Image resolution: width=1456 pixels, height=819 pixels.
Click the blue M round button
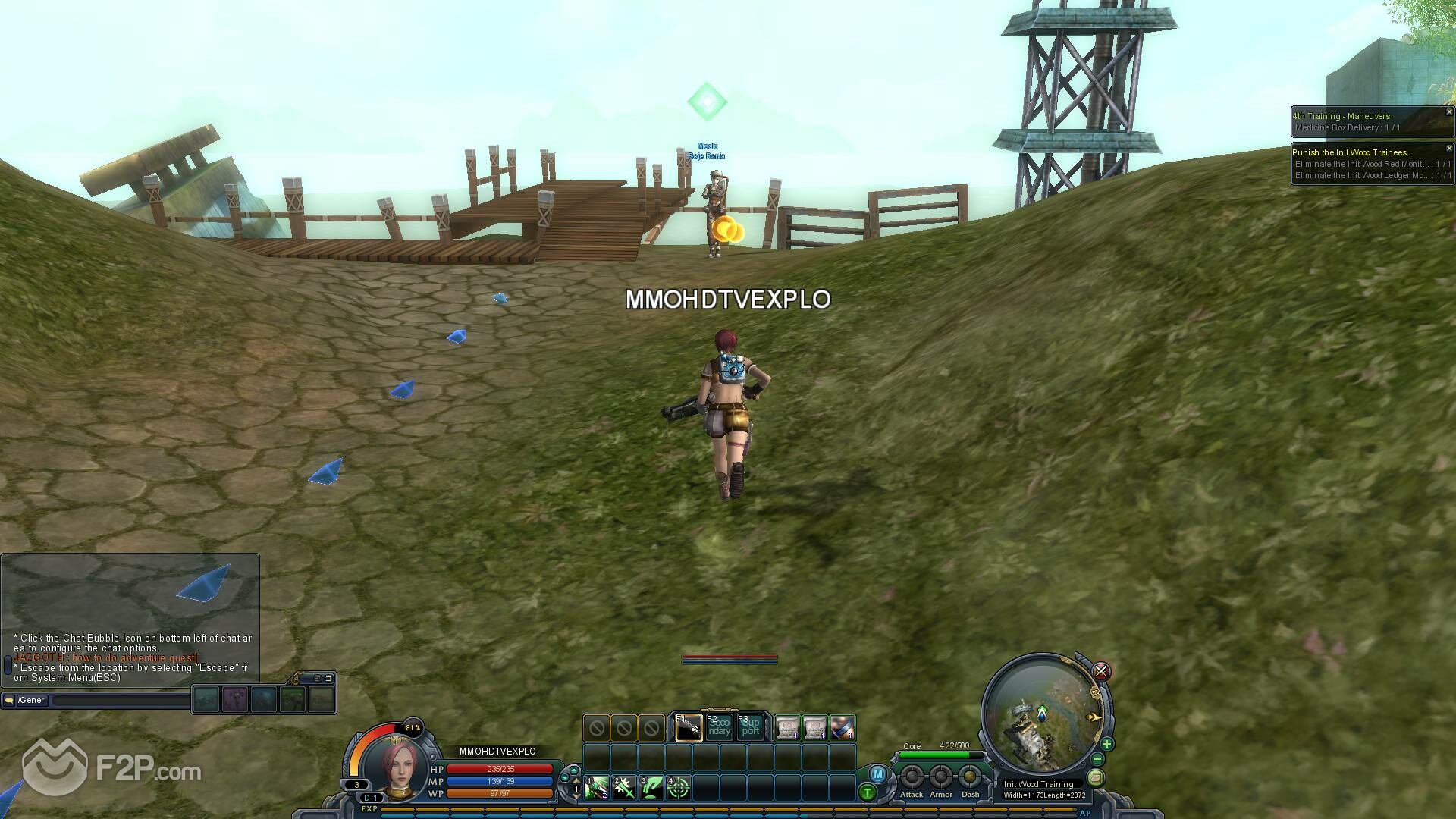click(877, 774)
